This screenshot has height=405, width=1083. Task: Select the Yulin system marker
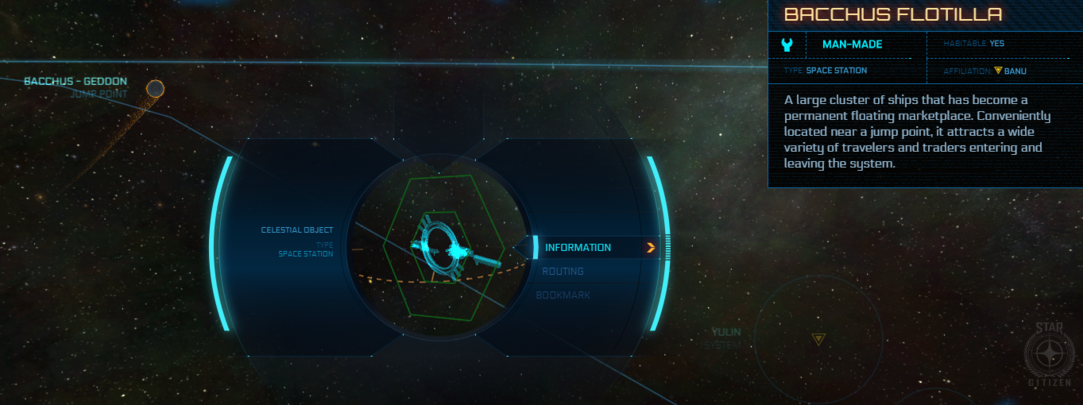point(819,339)
